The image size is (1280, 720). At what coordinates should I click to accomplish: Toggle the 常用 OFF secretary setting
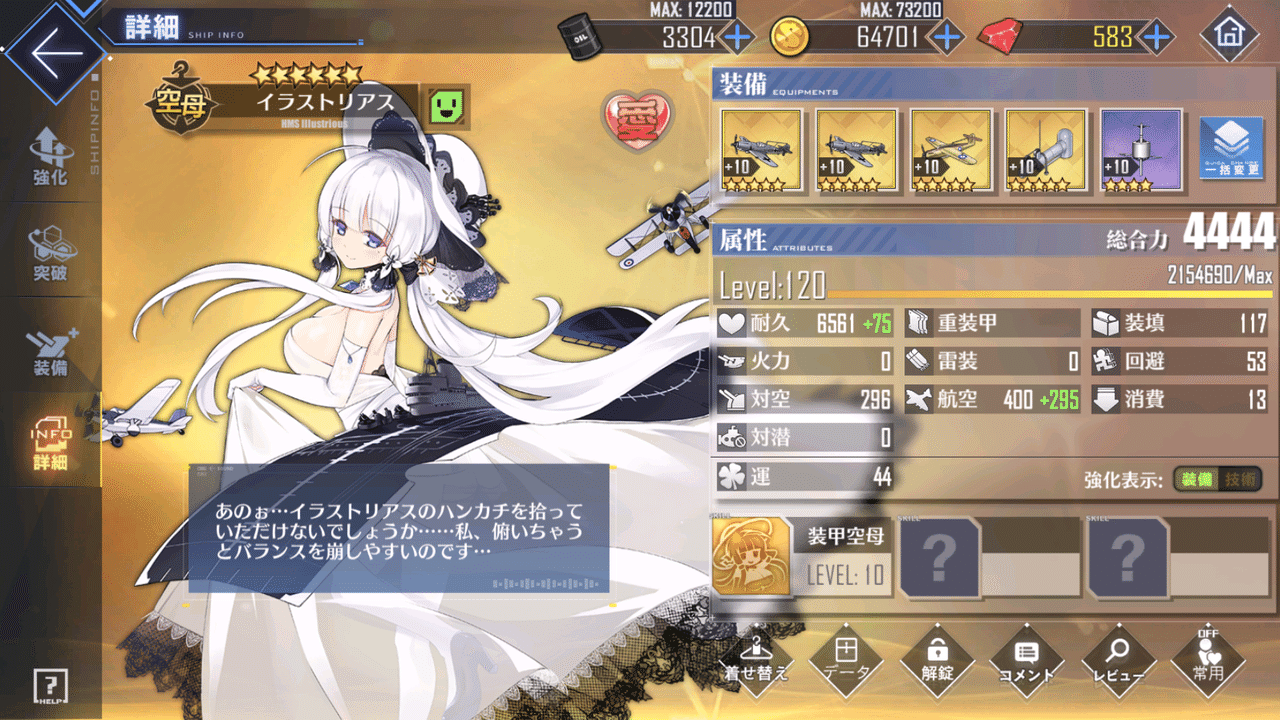point(1206,660)
